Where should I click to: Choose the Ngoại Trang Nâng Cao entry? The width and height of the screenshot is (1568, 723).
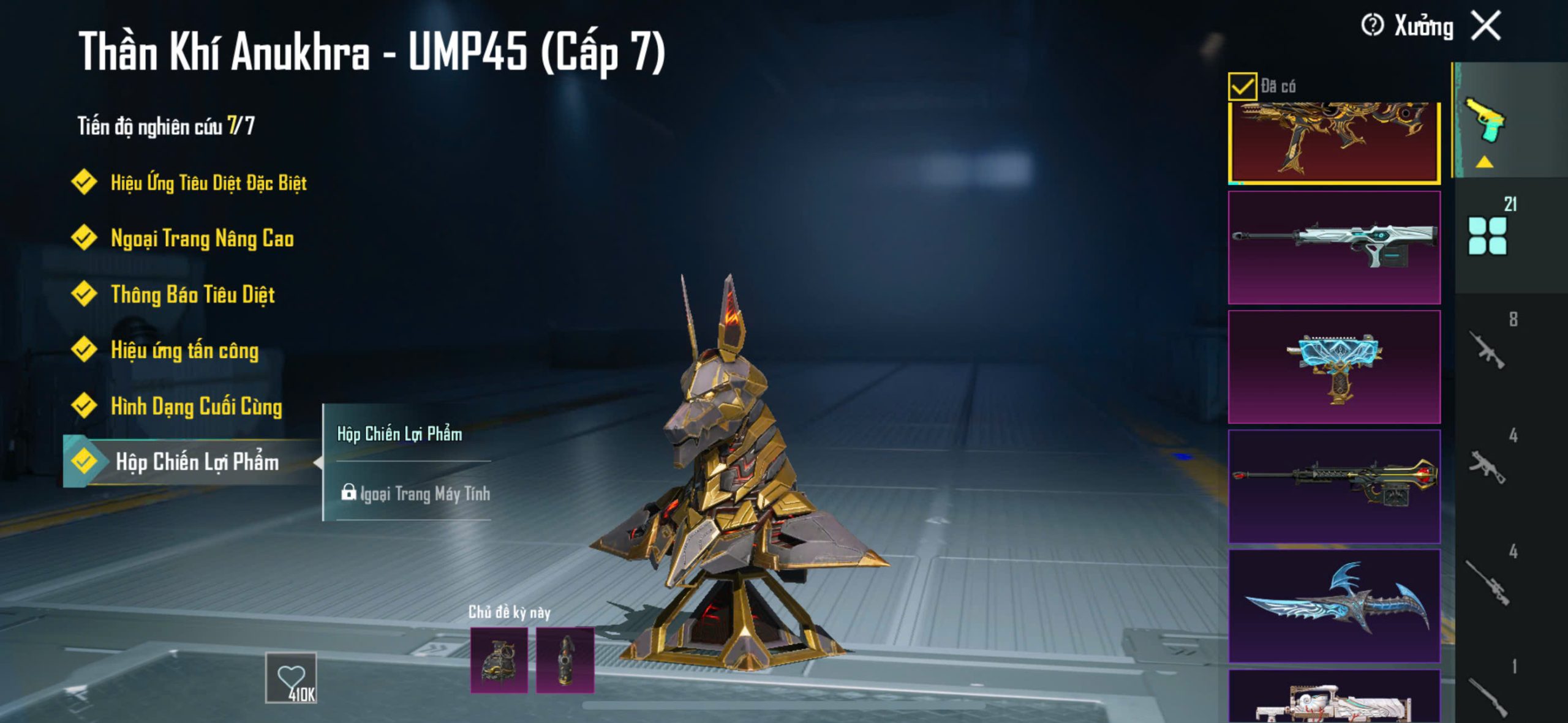tap(202, 238)
